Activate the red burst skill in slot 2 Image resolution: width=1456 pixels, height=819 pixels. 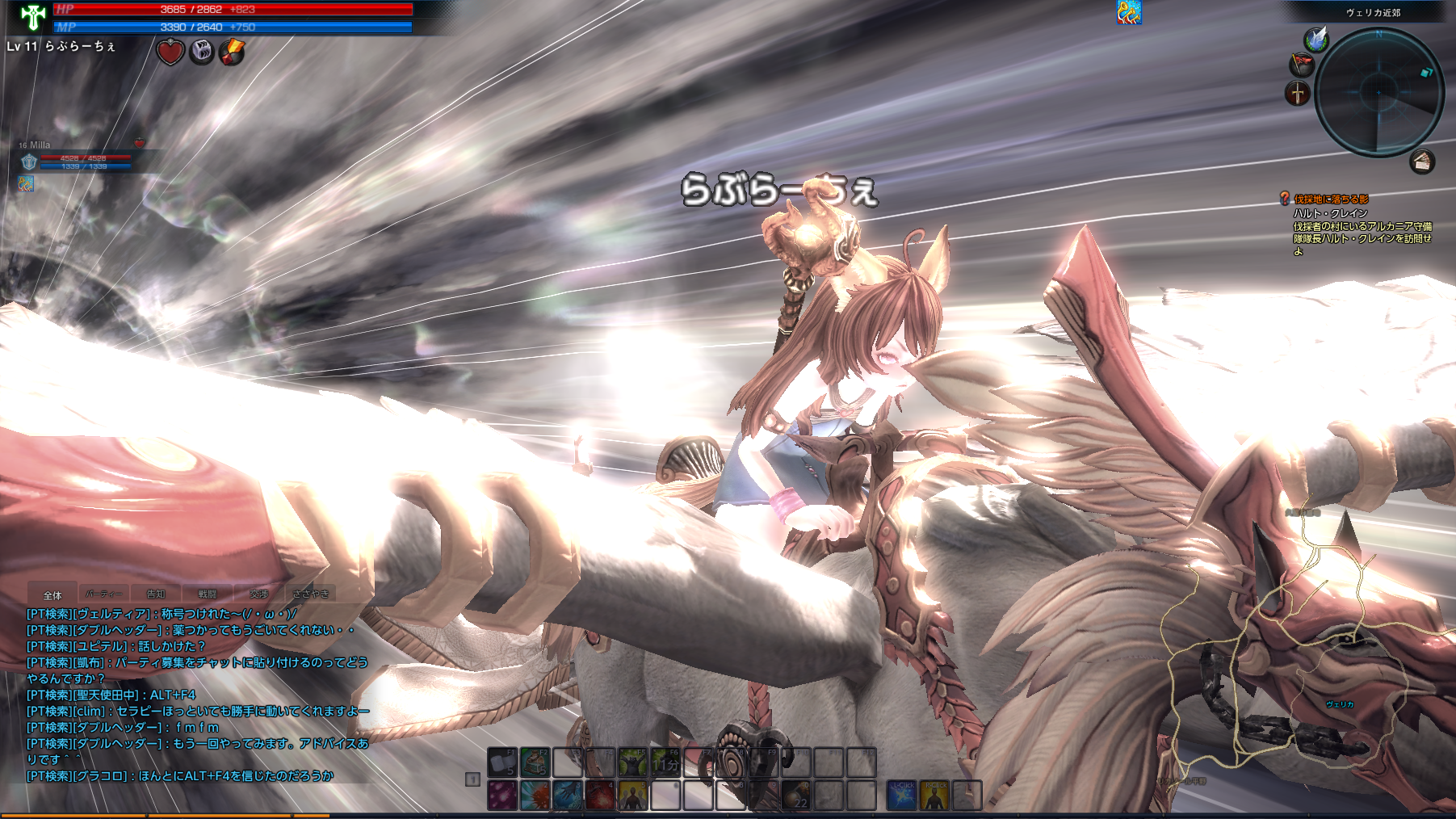[535, 796]
